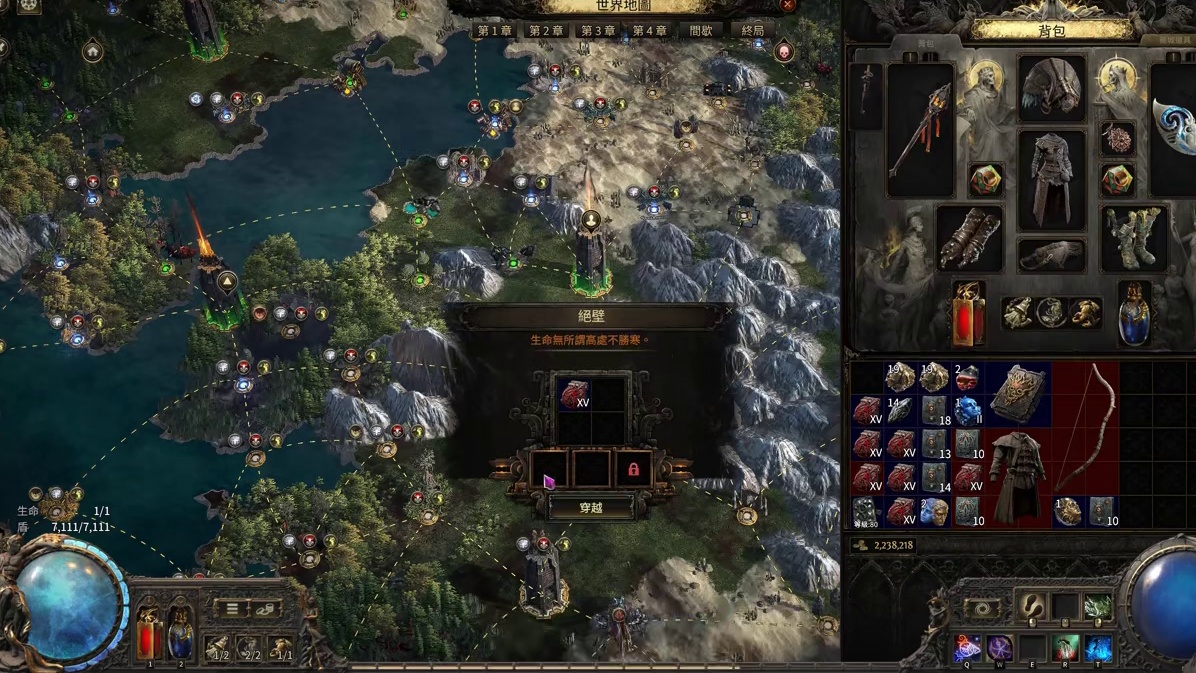Click the demon-faced tome in the backpack

click(x=1018, y=394)
